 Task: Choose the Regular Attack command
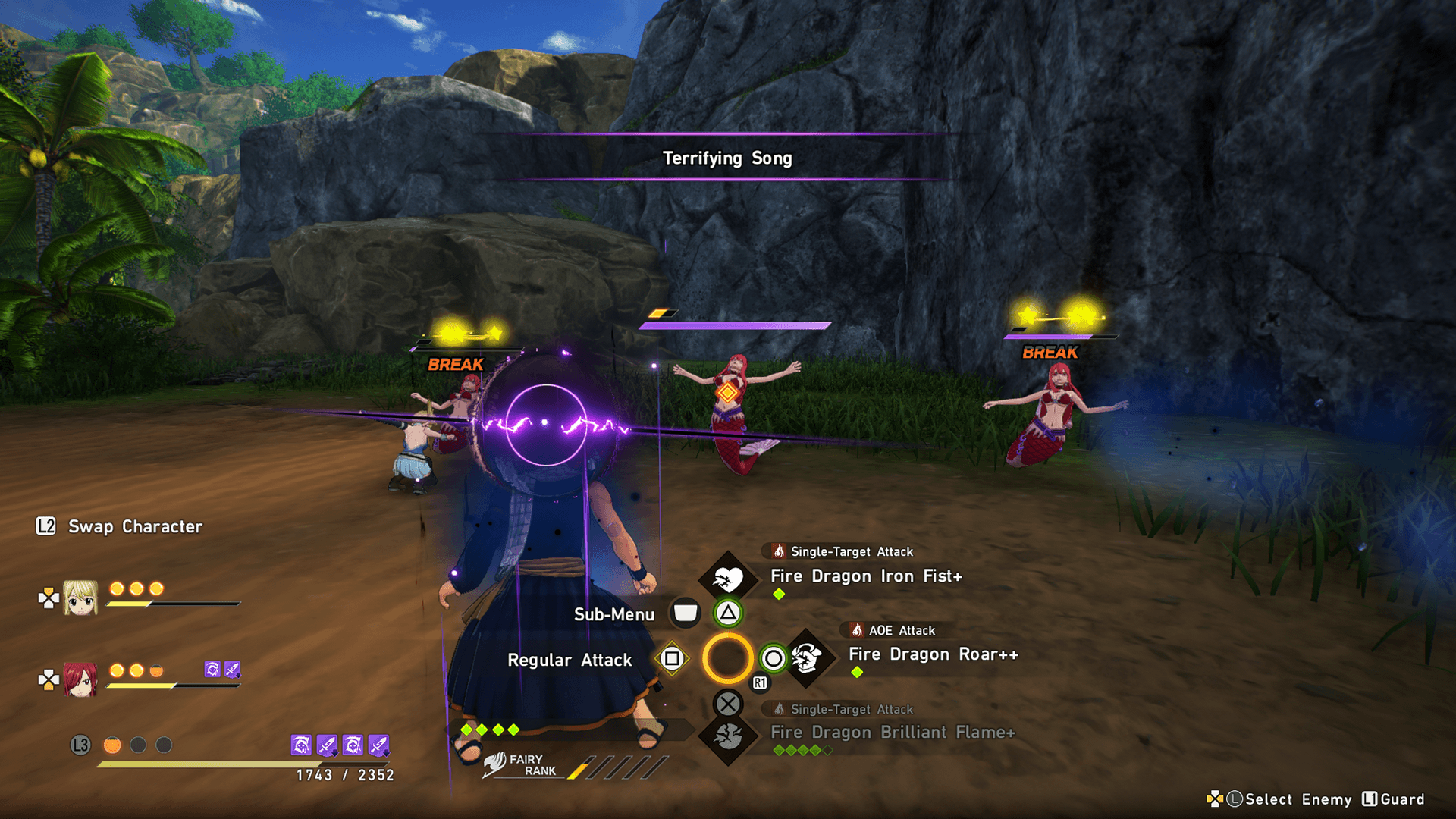click(570, 661)
